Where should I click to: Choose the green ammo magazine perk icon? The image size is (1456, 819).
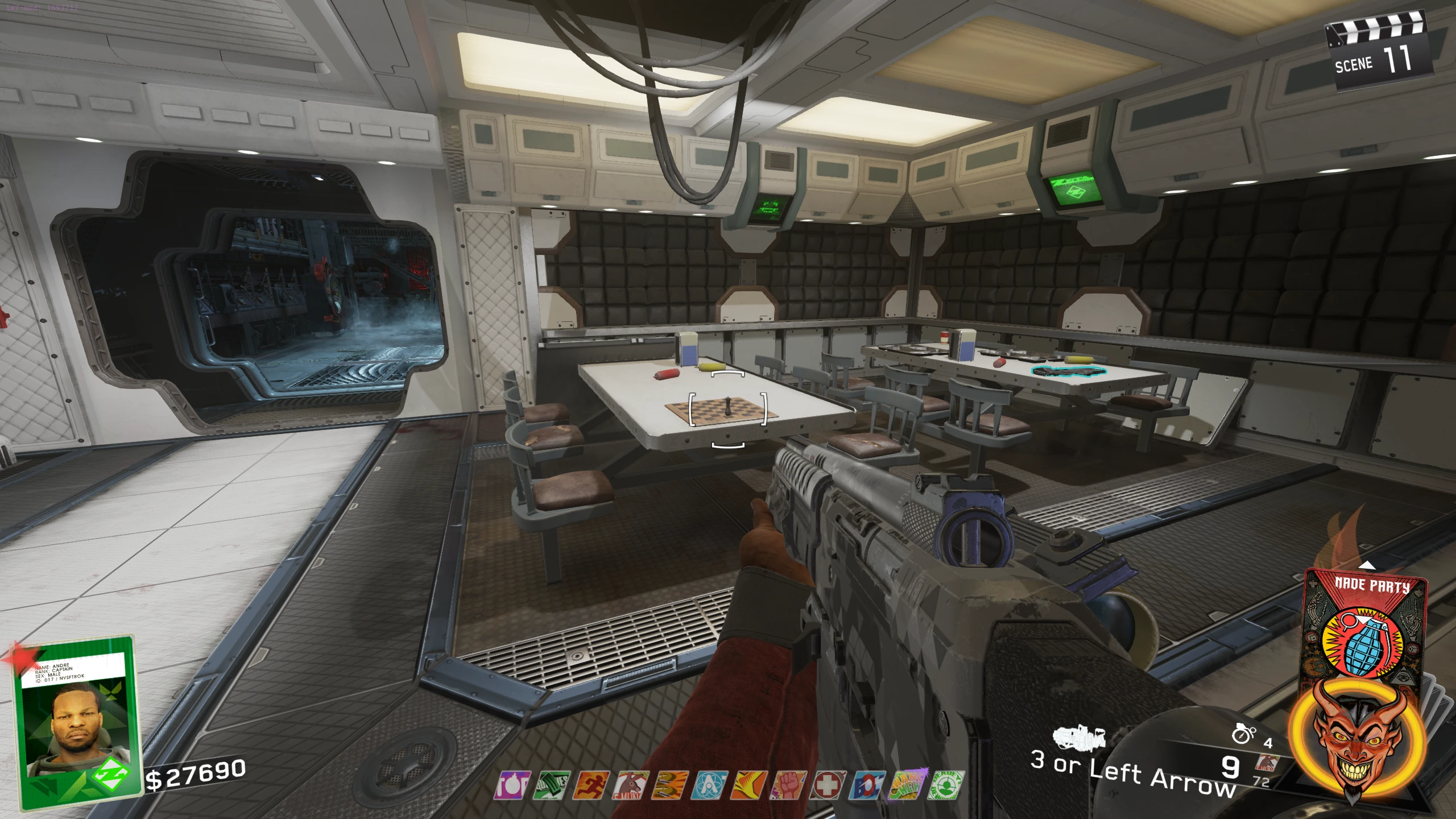pyautogui.click(x=551, y=785)
